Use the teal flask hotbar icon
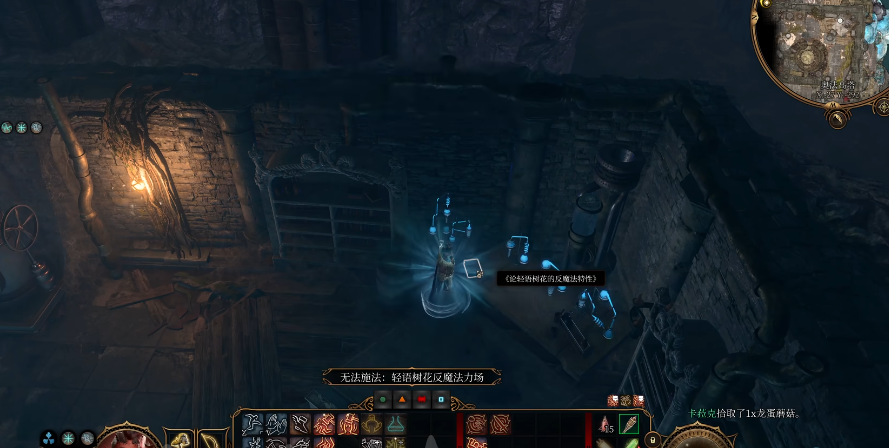The image size is (889, 448). click(x=397, y=424)
